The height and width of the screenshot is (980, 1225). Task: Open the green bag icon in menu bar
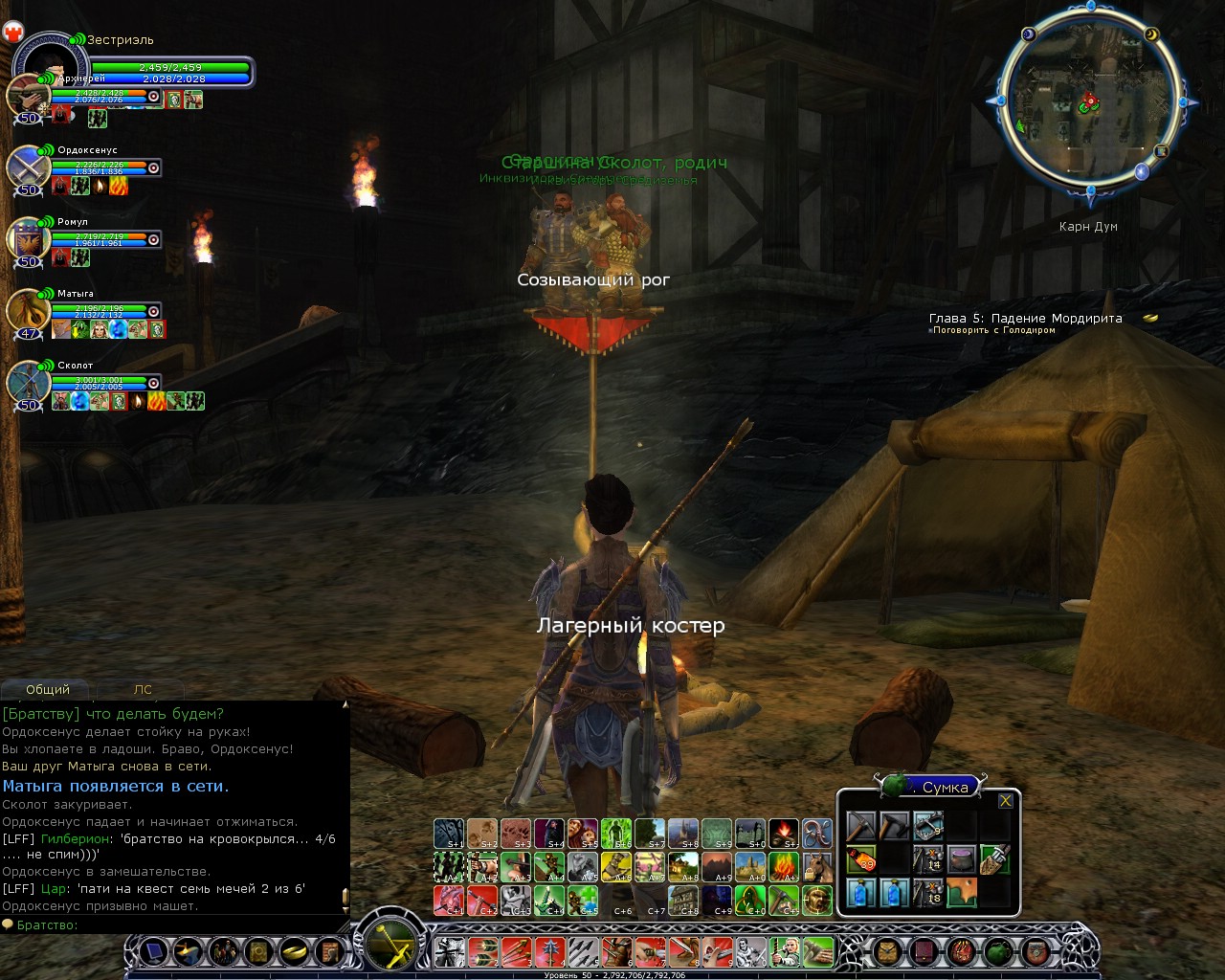tap(998, 951)
